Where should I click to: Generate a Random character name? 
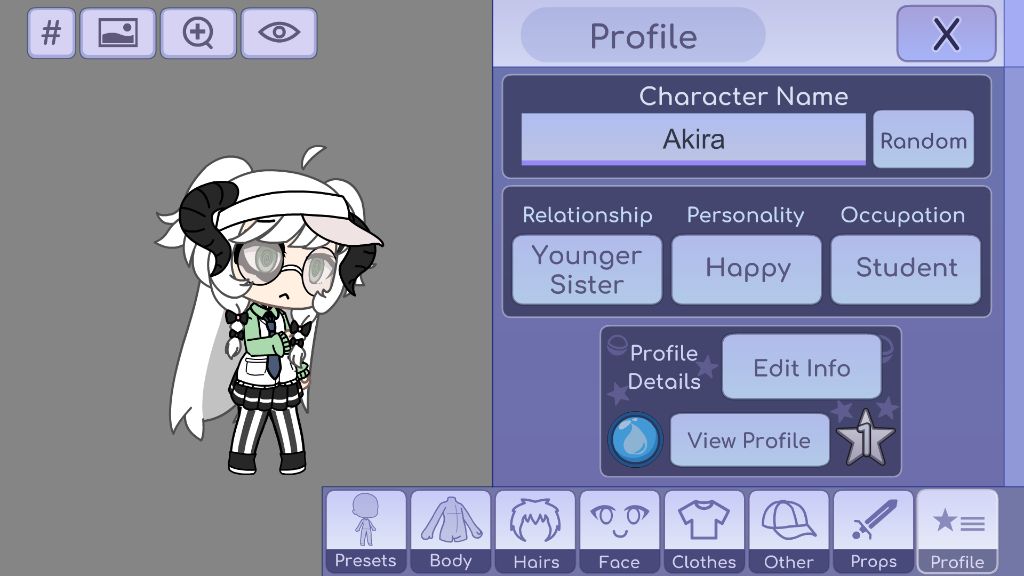[923, 141]
